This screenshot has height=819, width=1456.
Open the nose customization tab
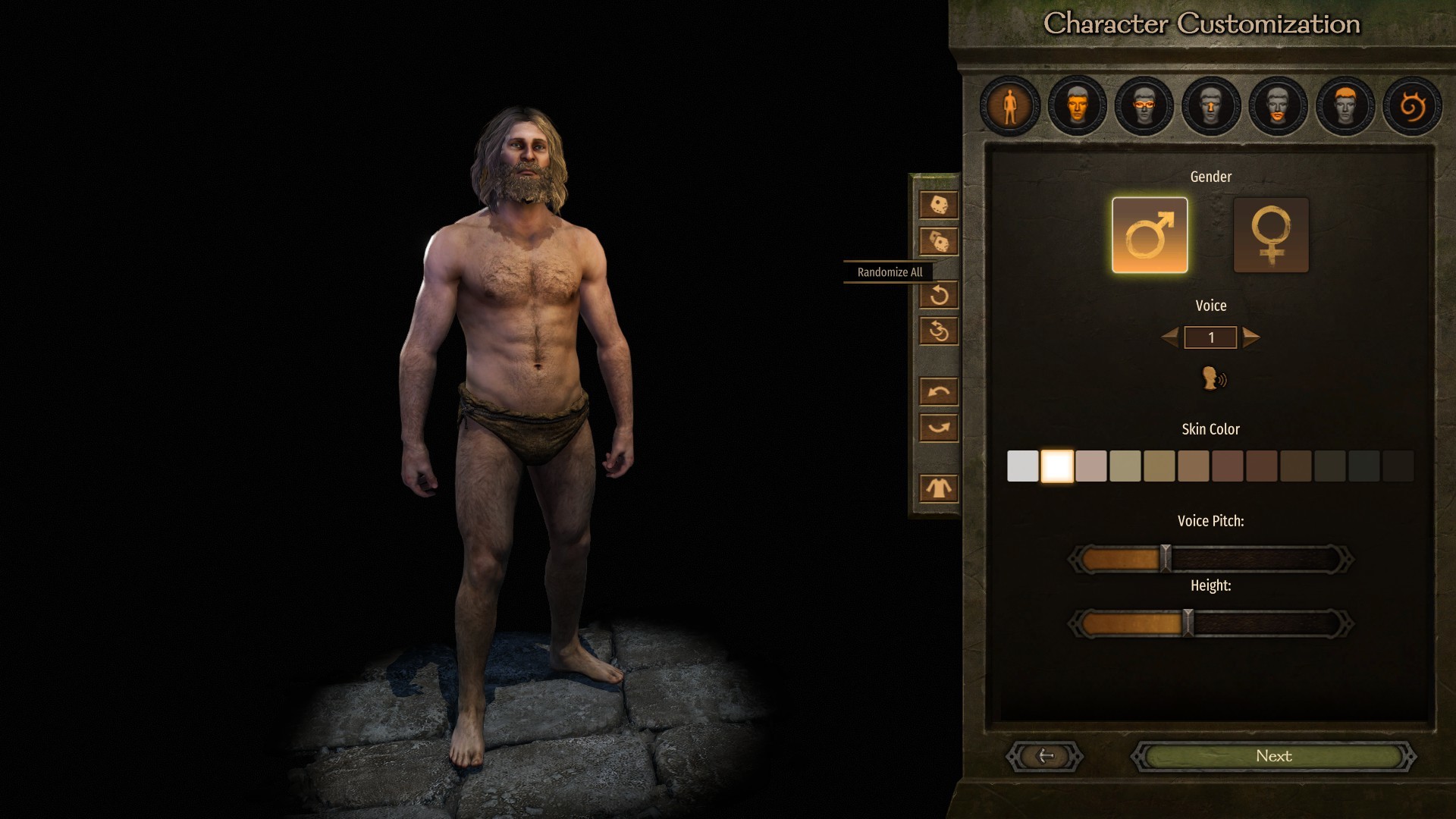[1211, 106]
